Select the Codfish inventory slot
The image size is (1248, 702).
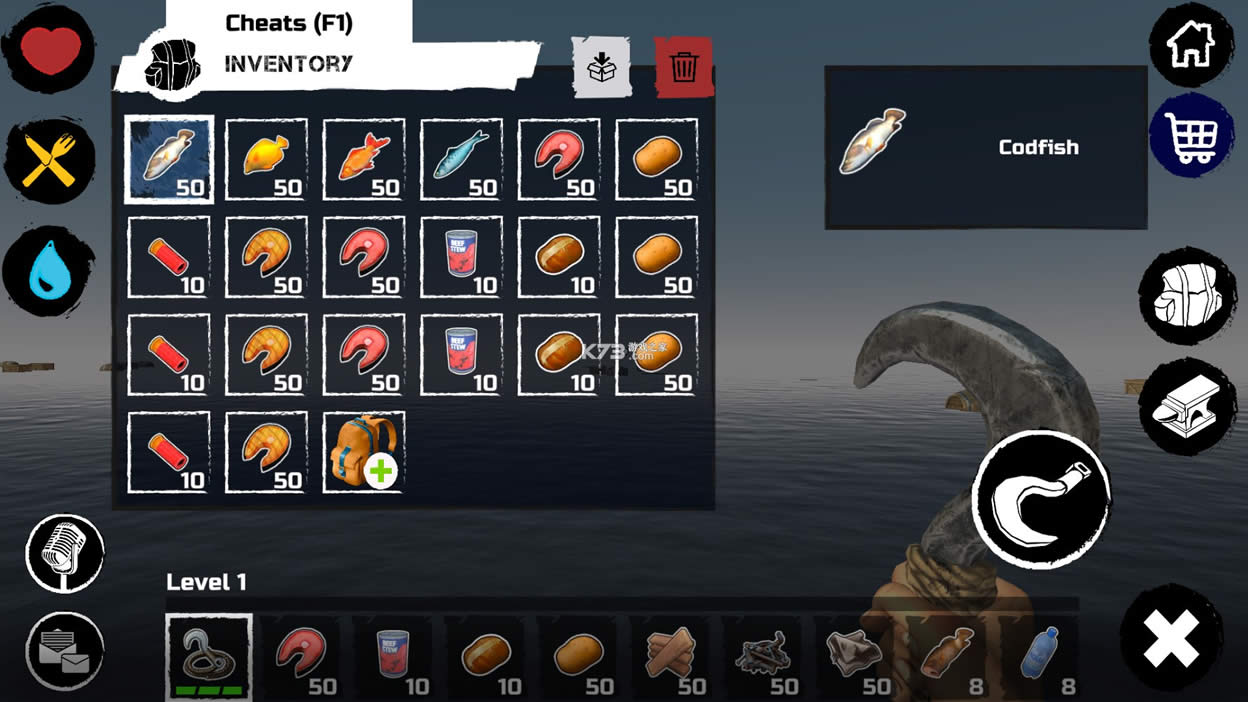(169, 160)
